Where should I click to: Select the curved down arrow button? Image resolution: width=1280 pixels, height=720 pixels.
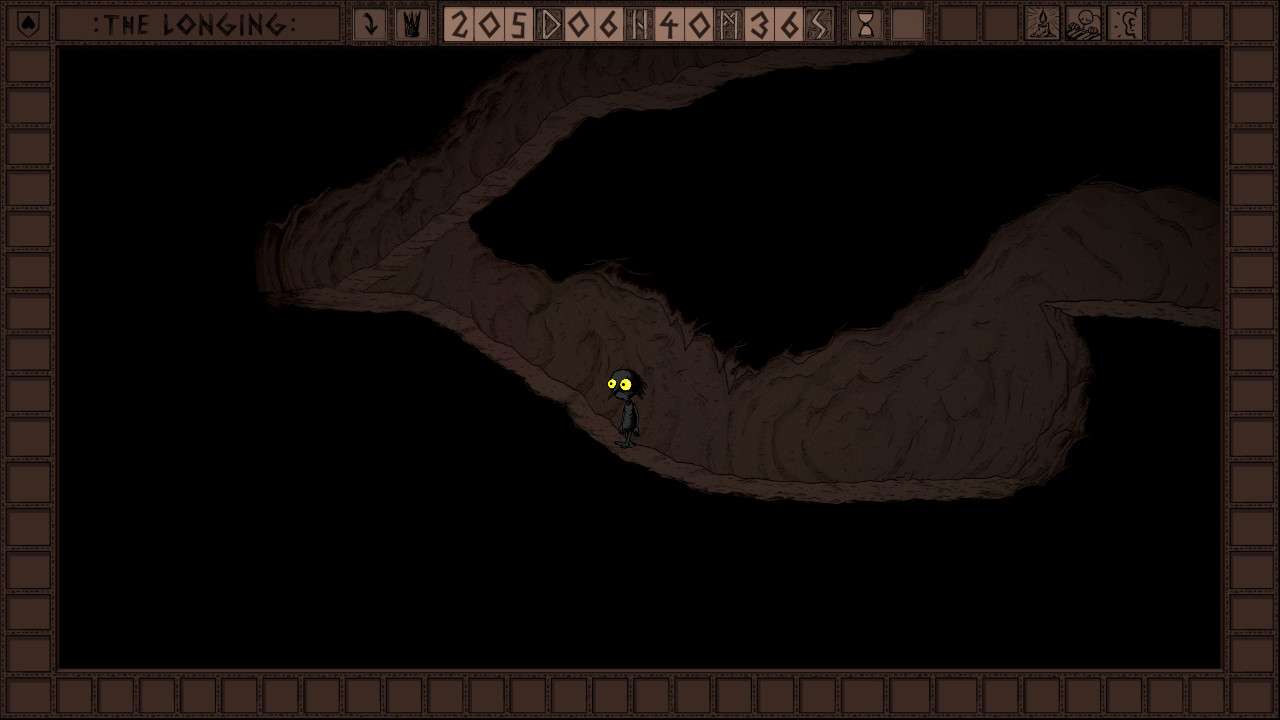click(370, 24)
